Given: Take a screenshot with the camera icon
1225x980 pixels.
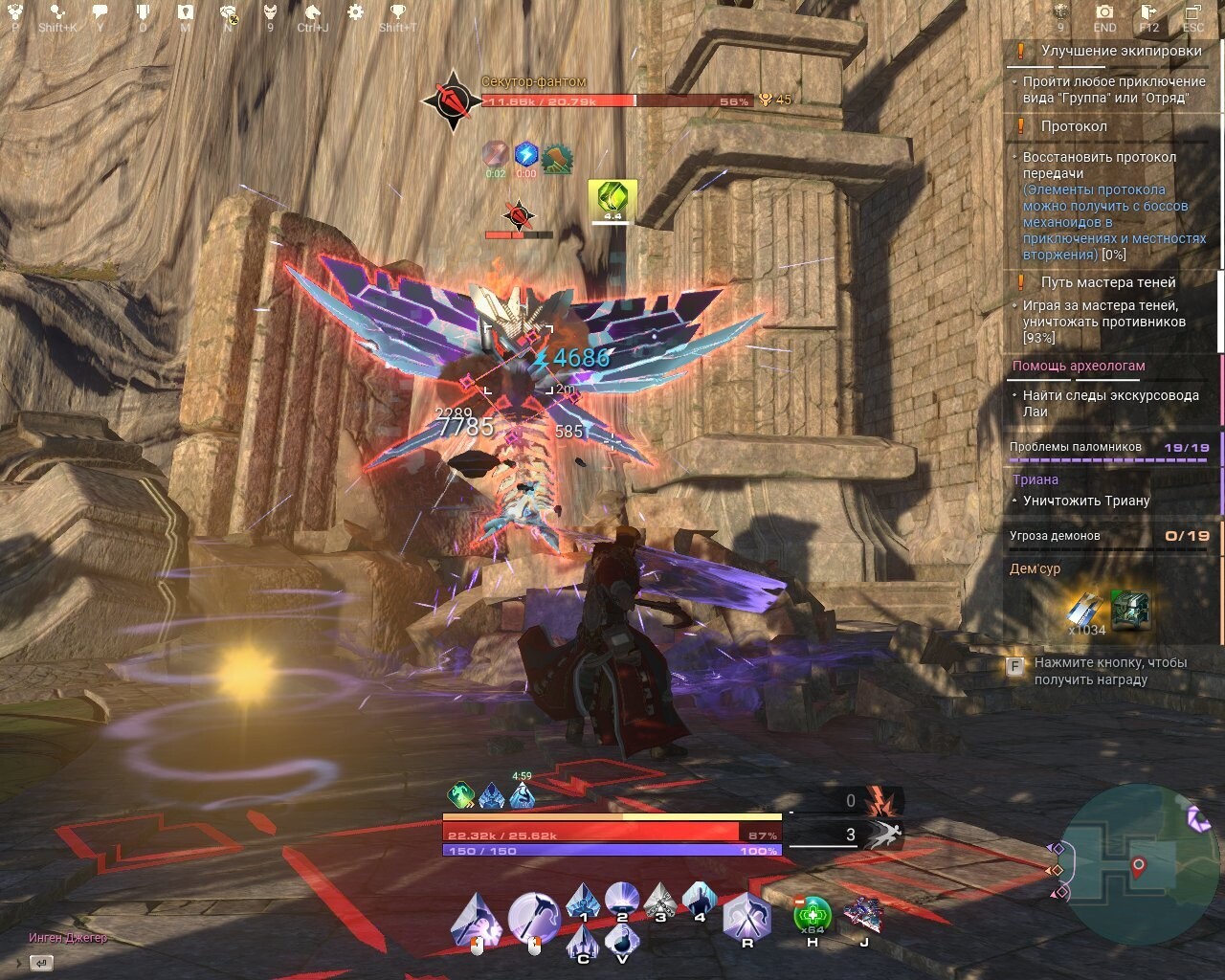Looking at the screenshot, I should [1104, 13].
